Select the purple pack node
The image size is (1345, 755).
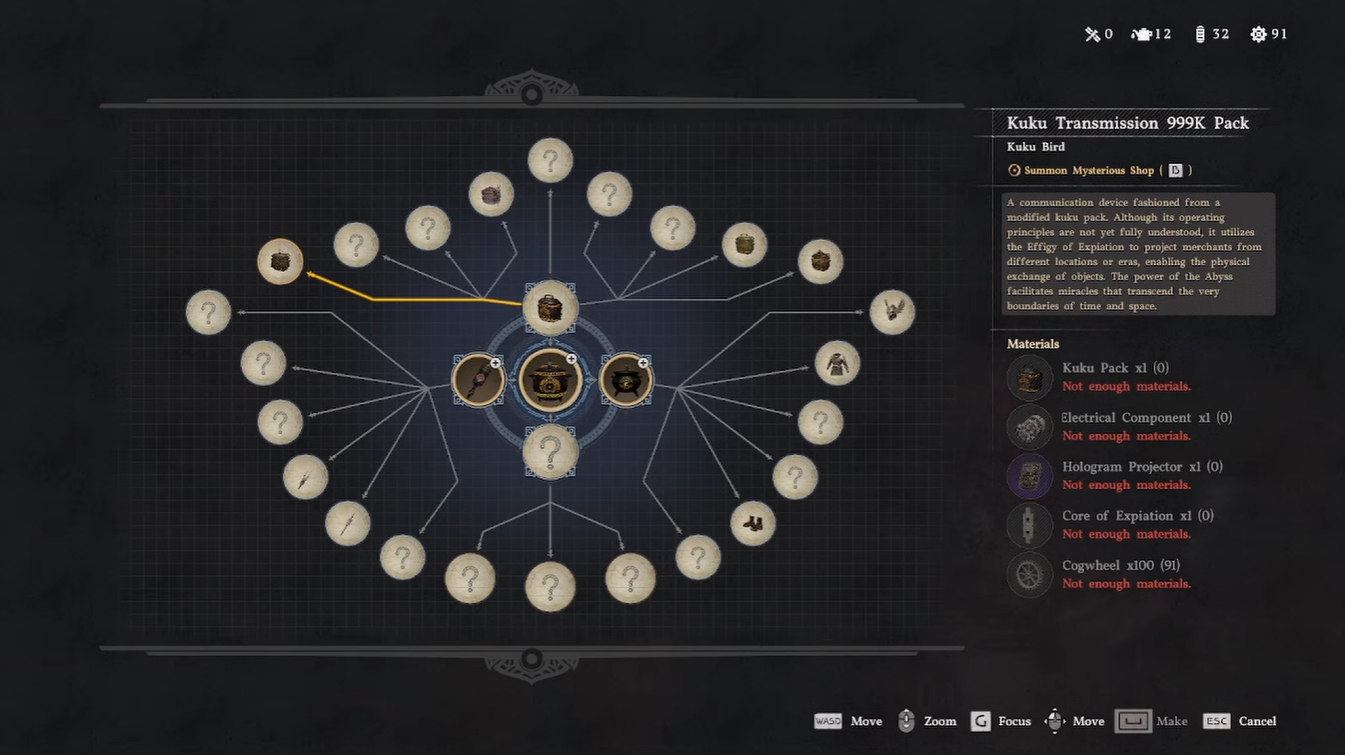pyautogui.click(x=491, y=194)
